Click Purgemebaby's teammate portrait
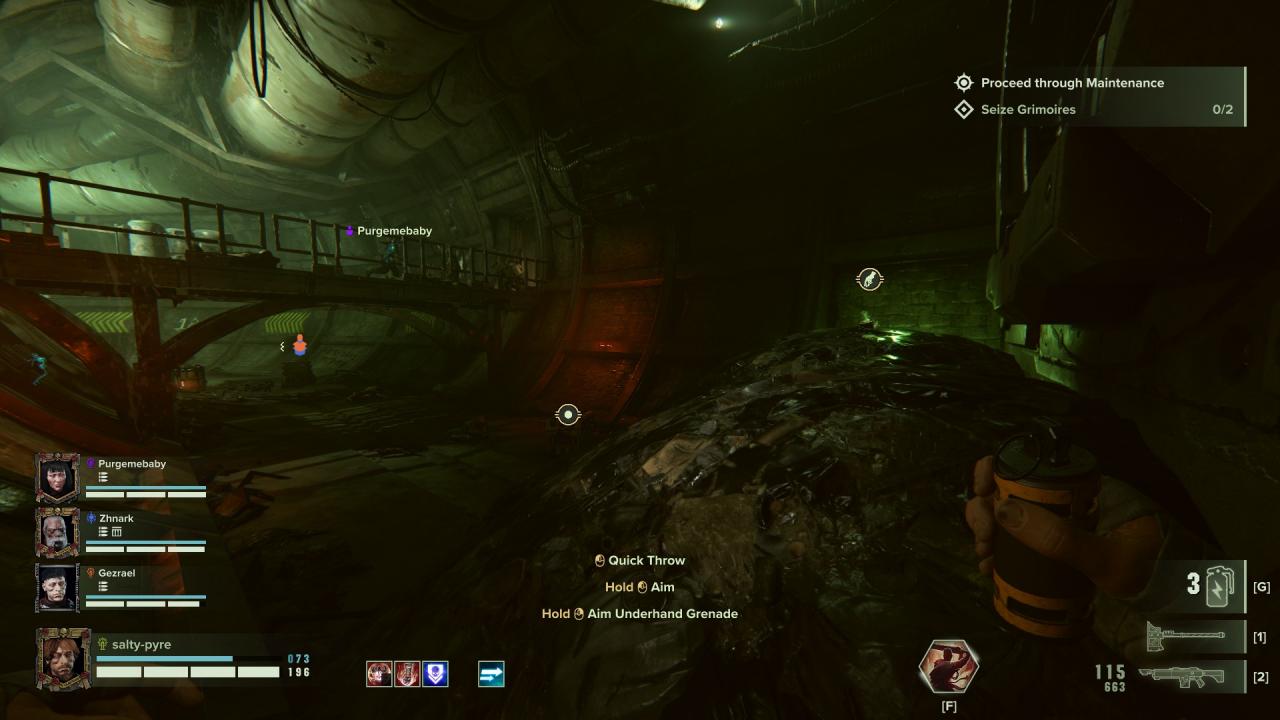The height and width of the screenshot is (720, 1280). (58, 477)
